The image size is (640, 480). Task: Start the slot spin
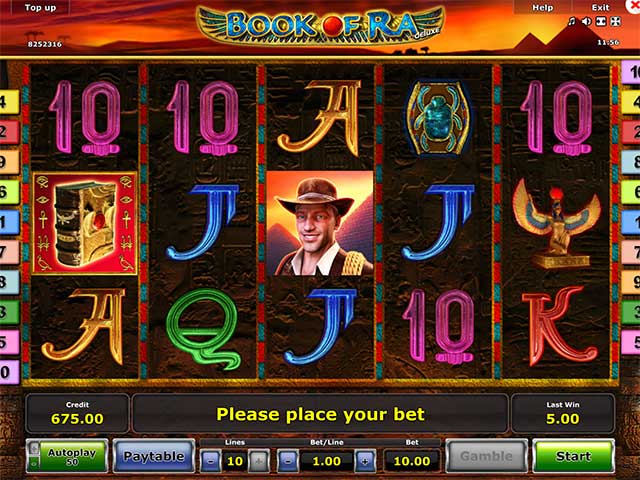[x=573, y=456]
